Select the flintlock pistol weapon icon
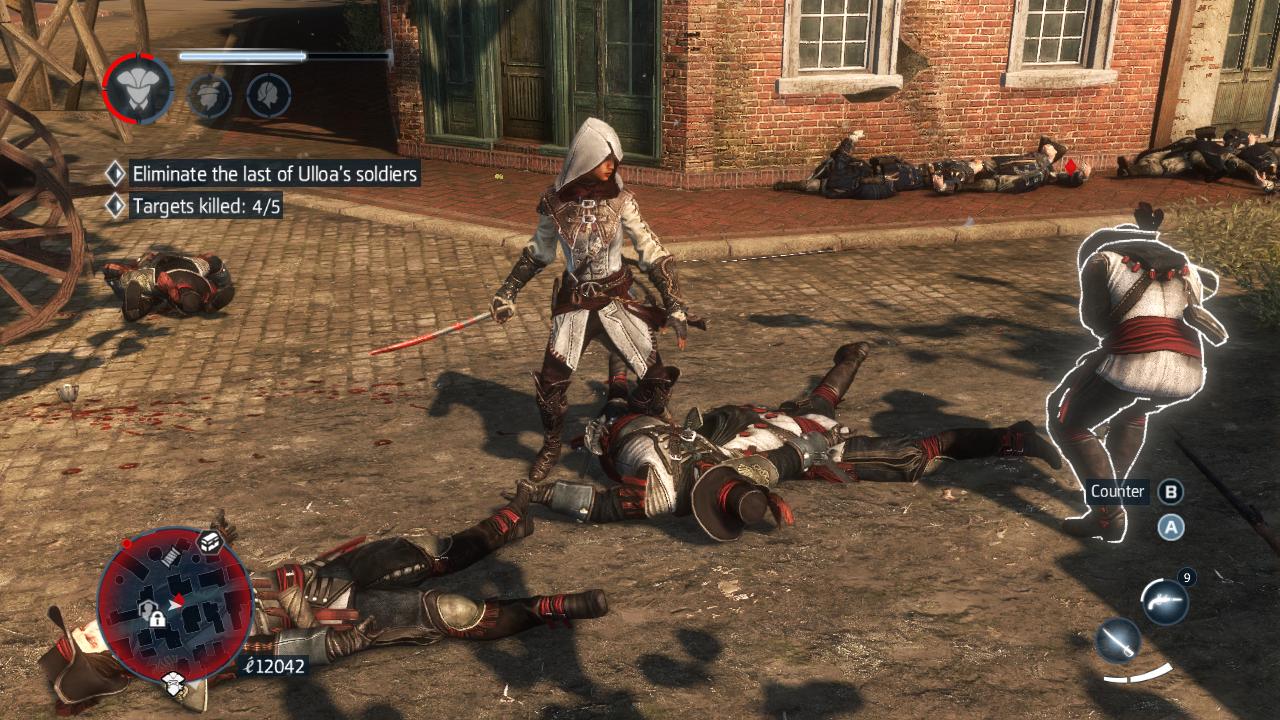The image size is (1280, 720). pos(1165,602)
